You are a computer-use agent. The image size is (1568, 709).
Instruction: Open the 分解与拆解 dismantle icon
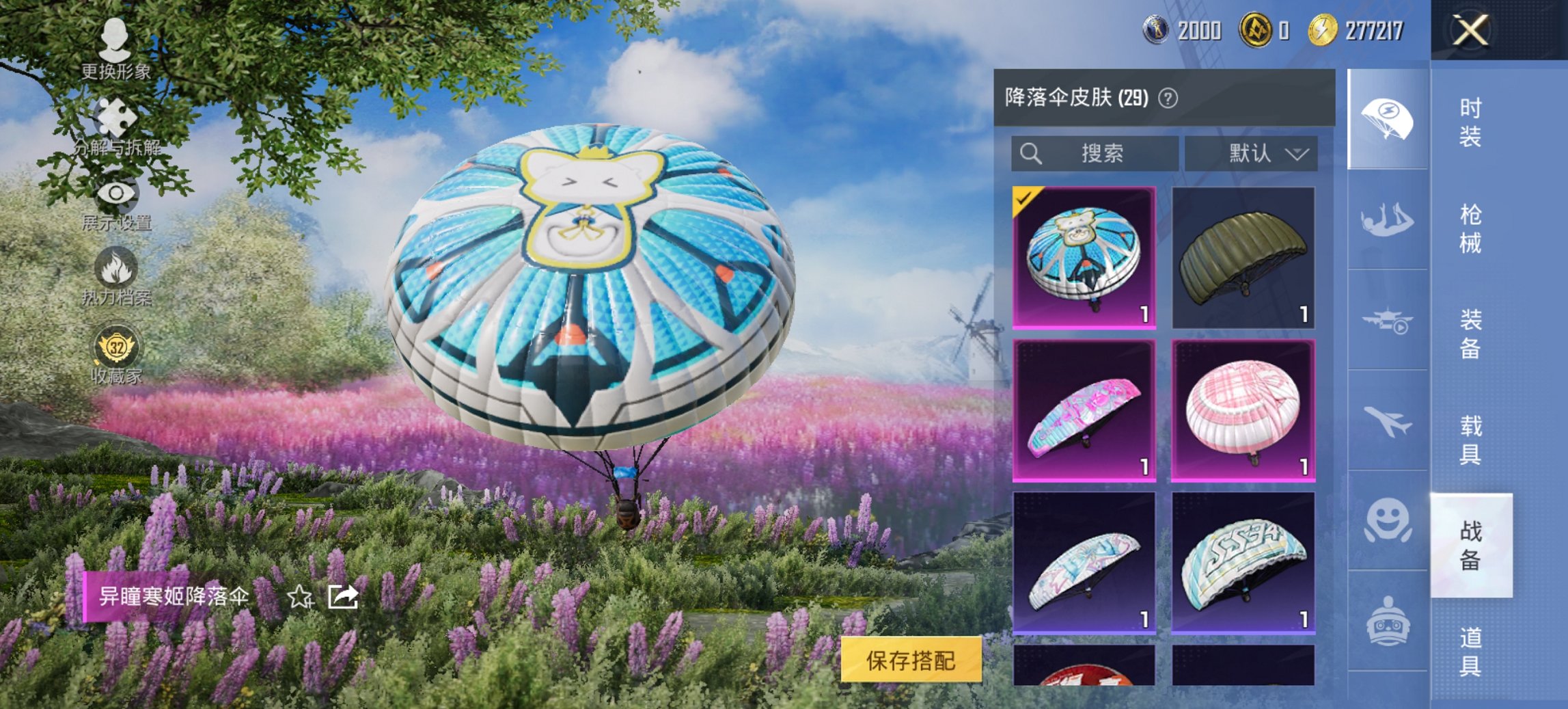click(115, 115)
